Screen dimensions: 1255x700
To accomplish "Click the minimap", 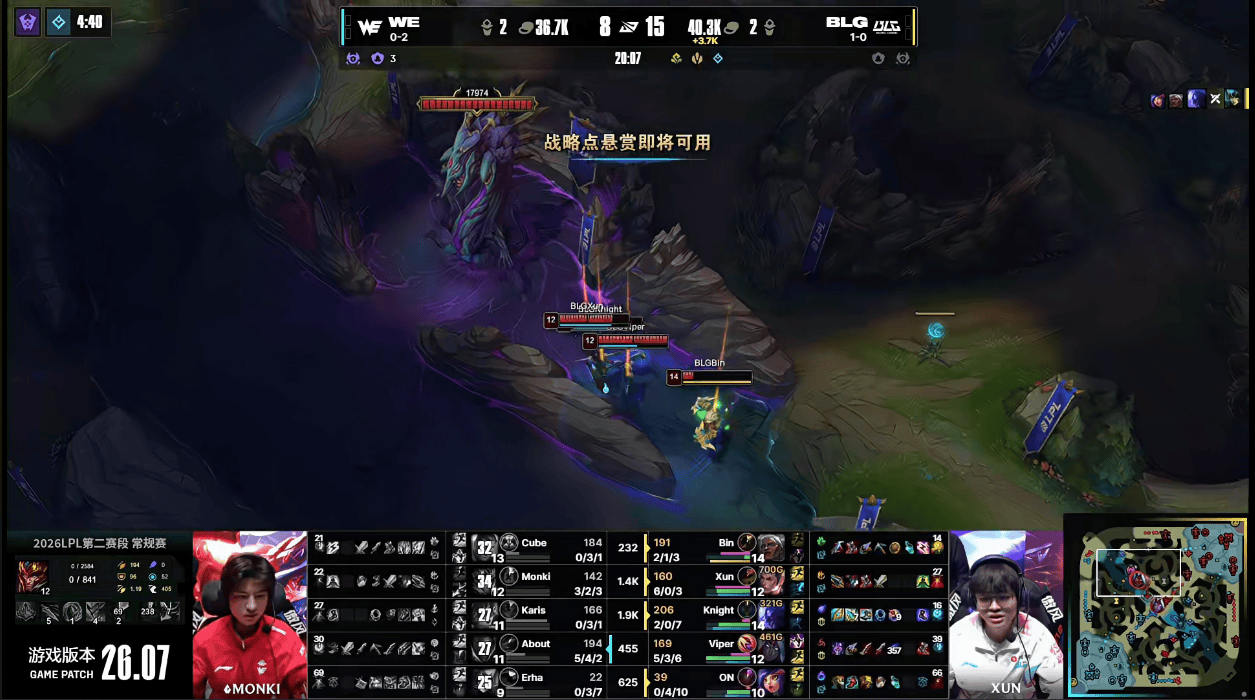I will click(x=1158, y=606).
